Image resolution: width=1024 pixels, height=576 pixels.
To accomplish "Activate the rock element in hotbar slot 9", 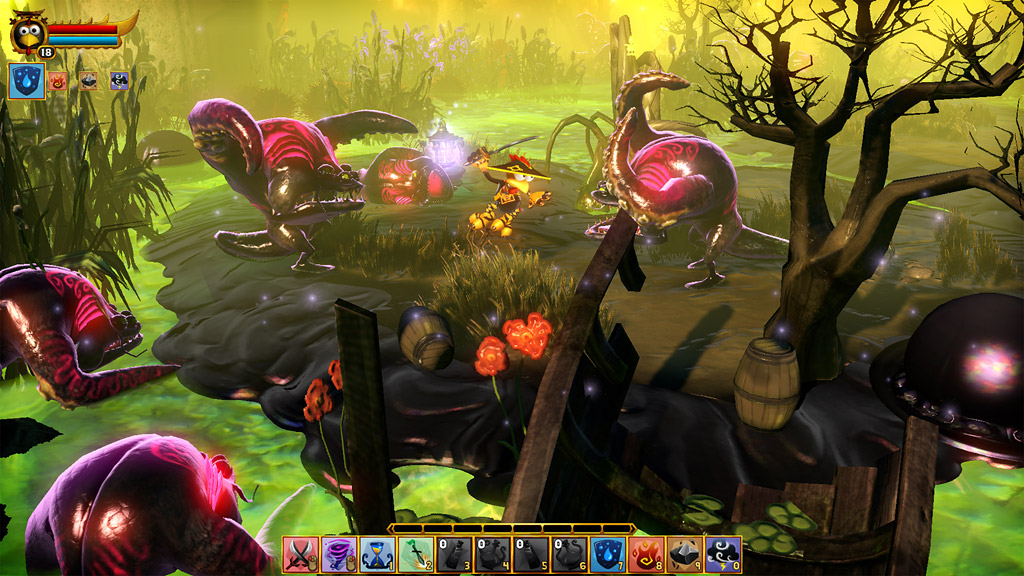I will pos(685,553).
